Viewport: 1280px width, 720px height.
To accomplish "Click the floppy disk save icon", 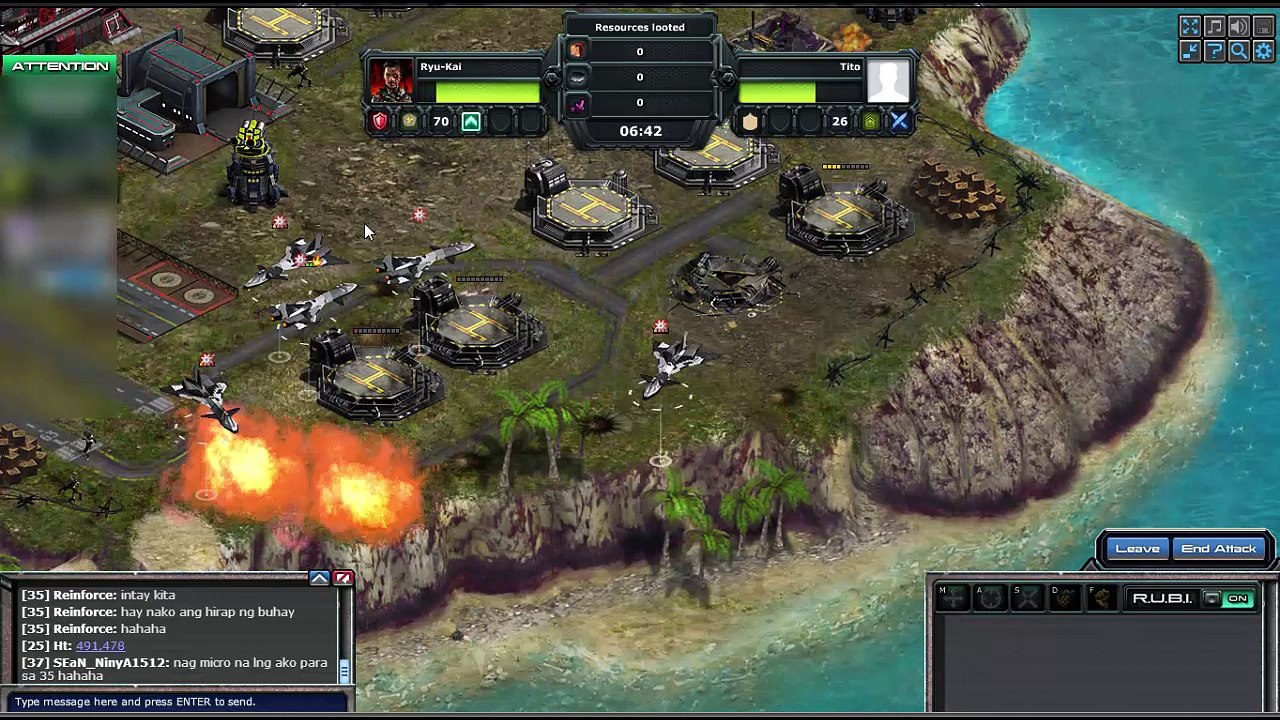I will point(1262,27).
